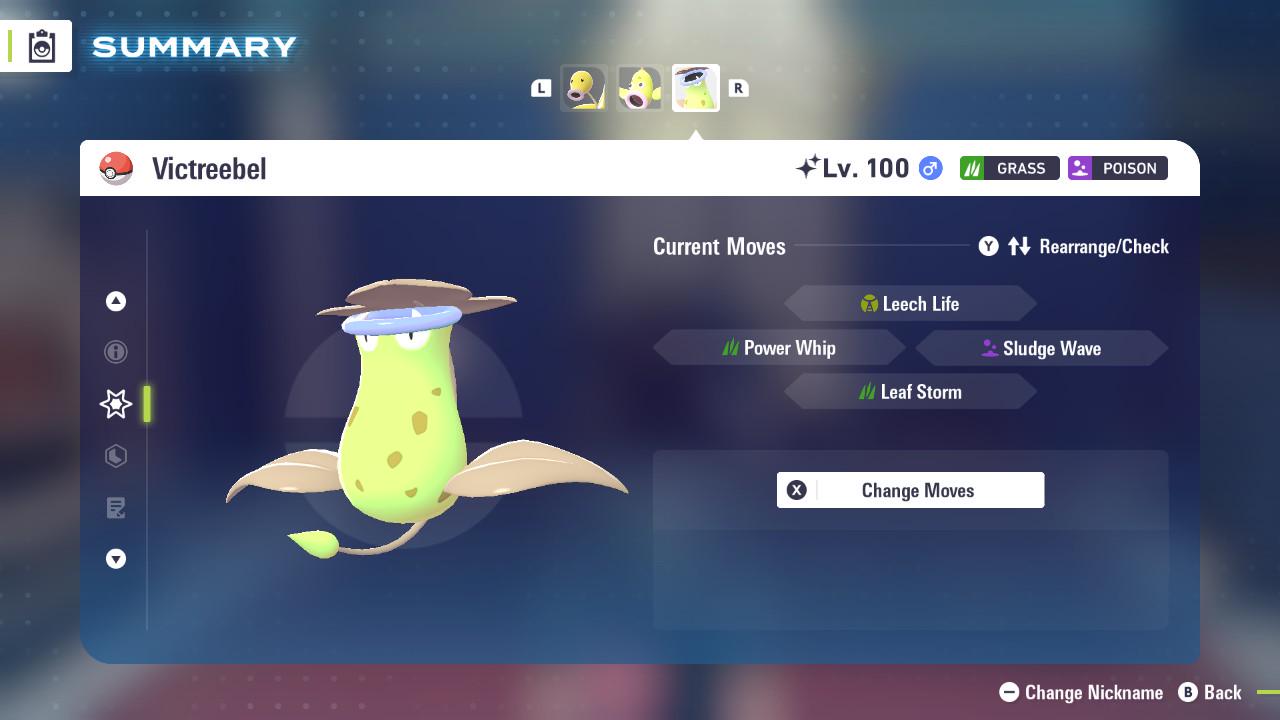
Task: Click the Poké Ball beside Victreebel's name
Action: coord(116,168)
